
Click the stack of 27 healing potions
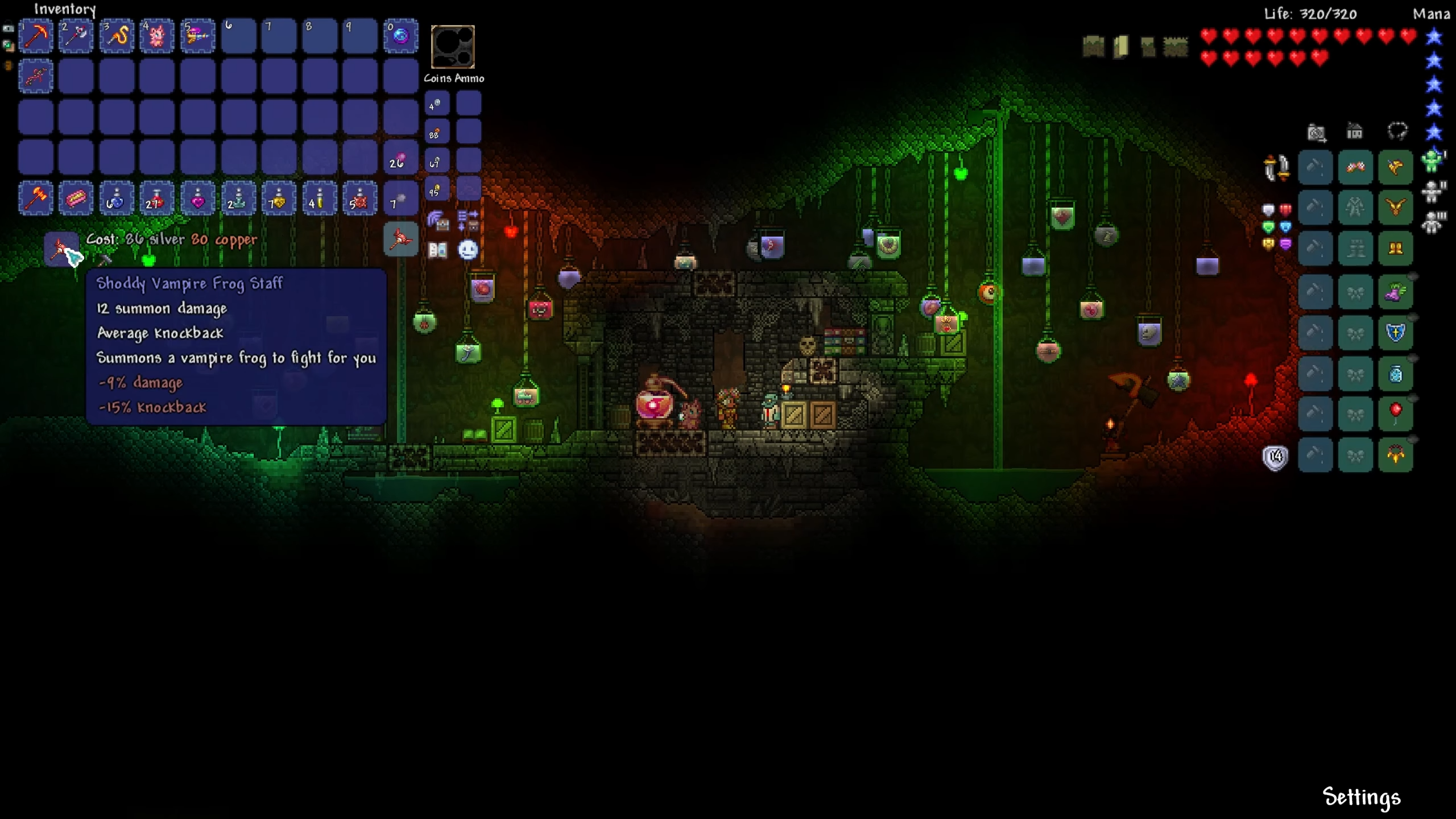pyautogui.click(x=157, y=198)
